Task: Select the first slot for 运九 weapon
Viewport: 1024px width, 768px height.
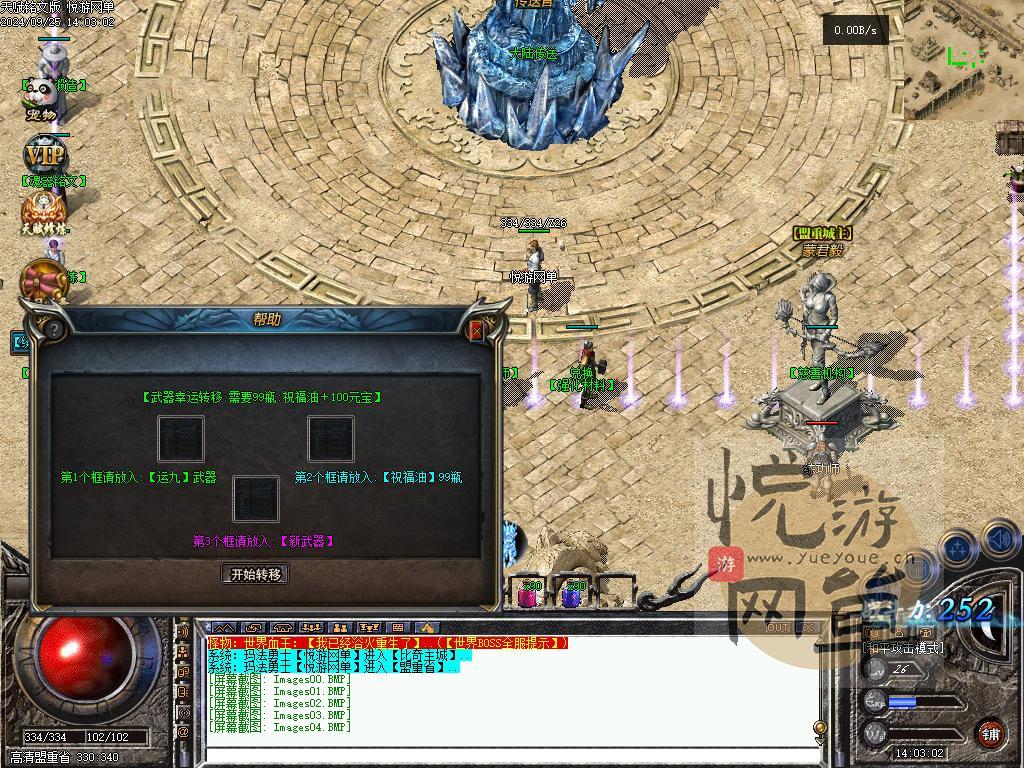Action: click(x=181, y=439)
